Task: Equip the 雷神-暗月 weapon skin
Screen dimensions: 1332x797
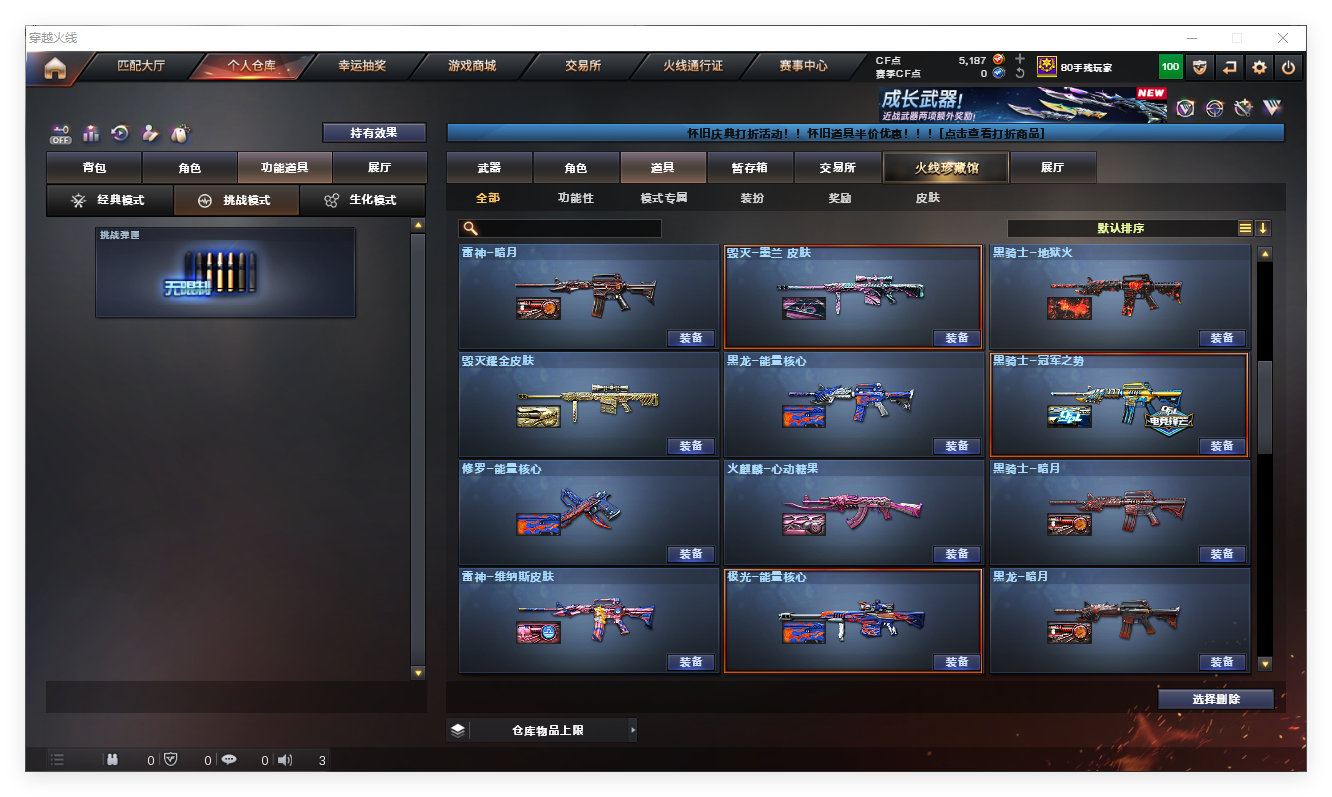Action: (x=691, y=338)
